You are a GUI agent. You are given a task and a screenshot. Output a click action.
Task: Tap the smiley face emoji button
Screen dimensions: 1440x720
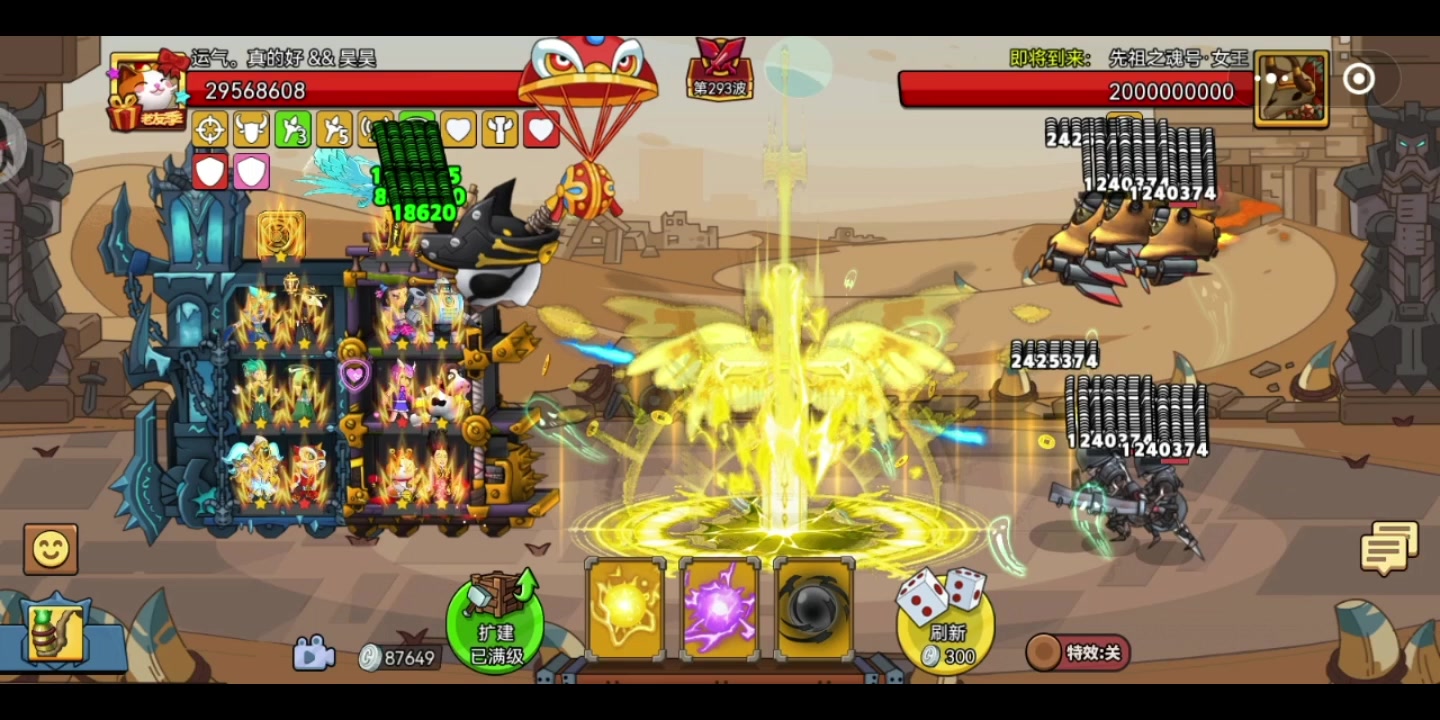50,548
